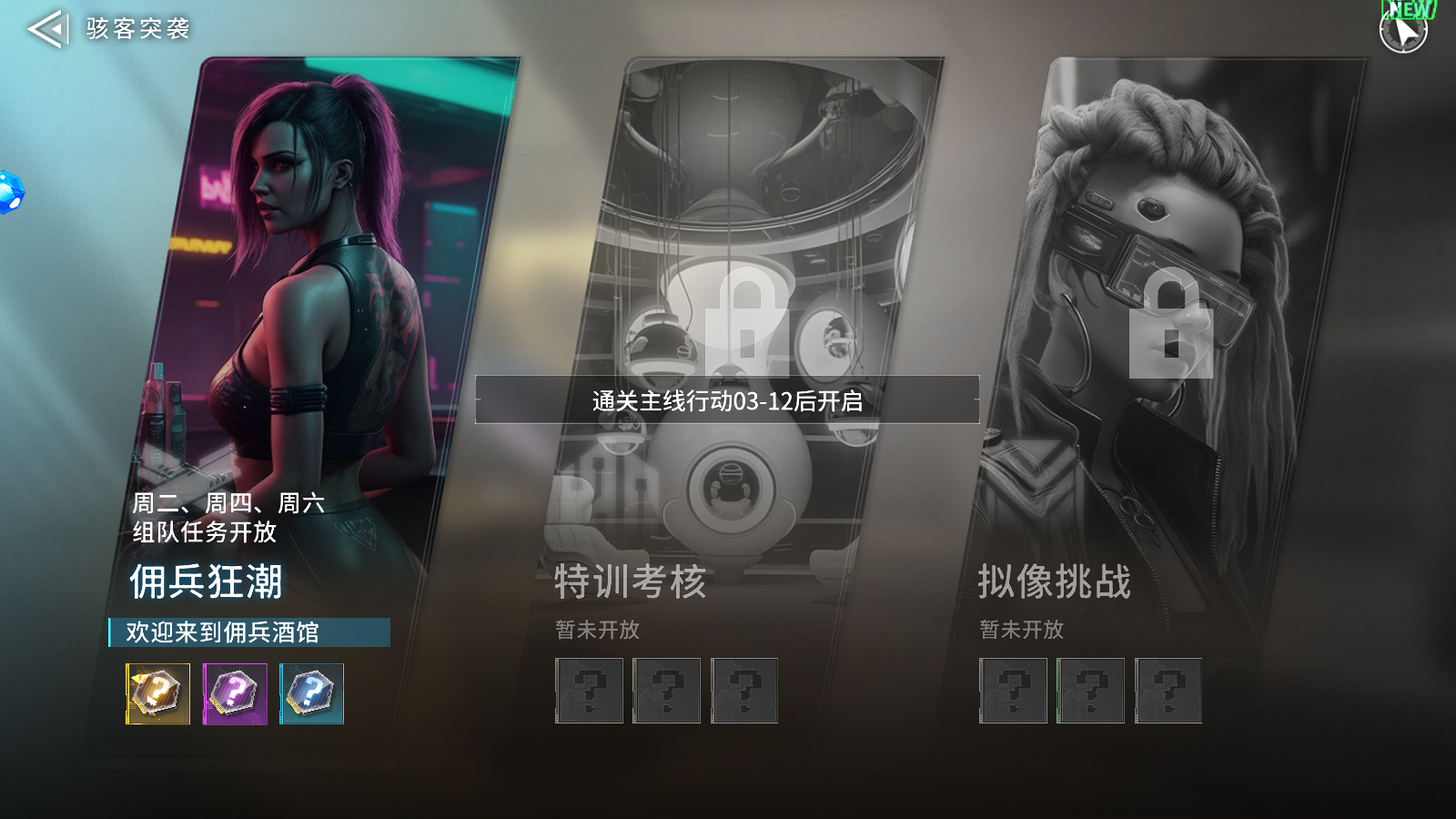This screenshot has height=819, width=1456.
Task: Select the blue hexagon reward icon
Action: (309, 693)
